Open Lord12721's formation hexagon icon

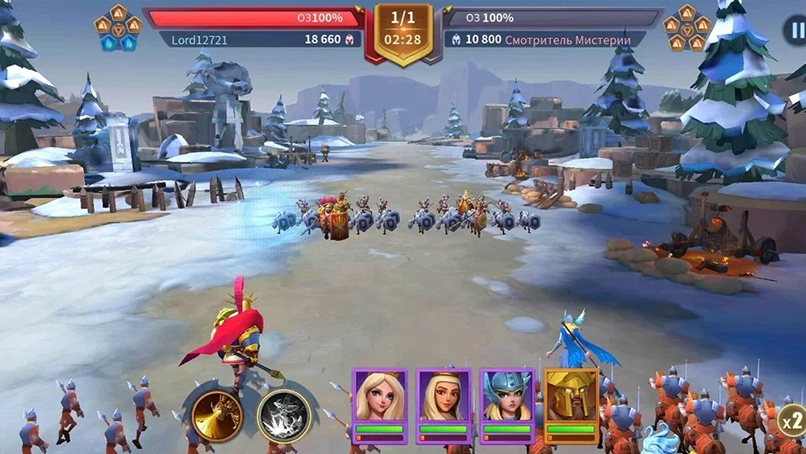tap(118, 27)
